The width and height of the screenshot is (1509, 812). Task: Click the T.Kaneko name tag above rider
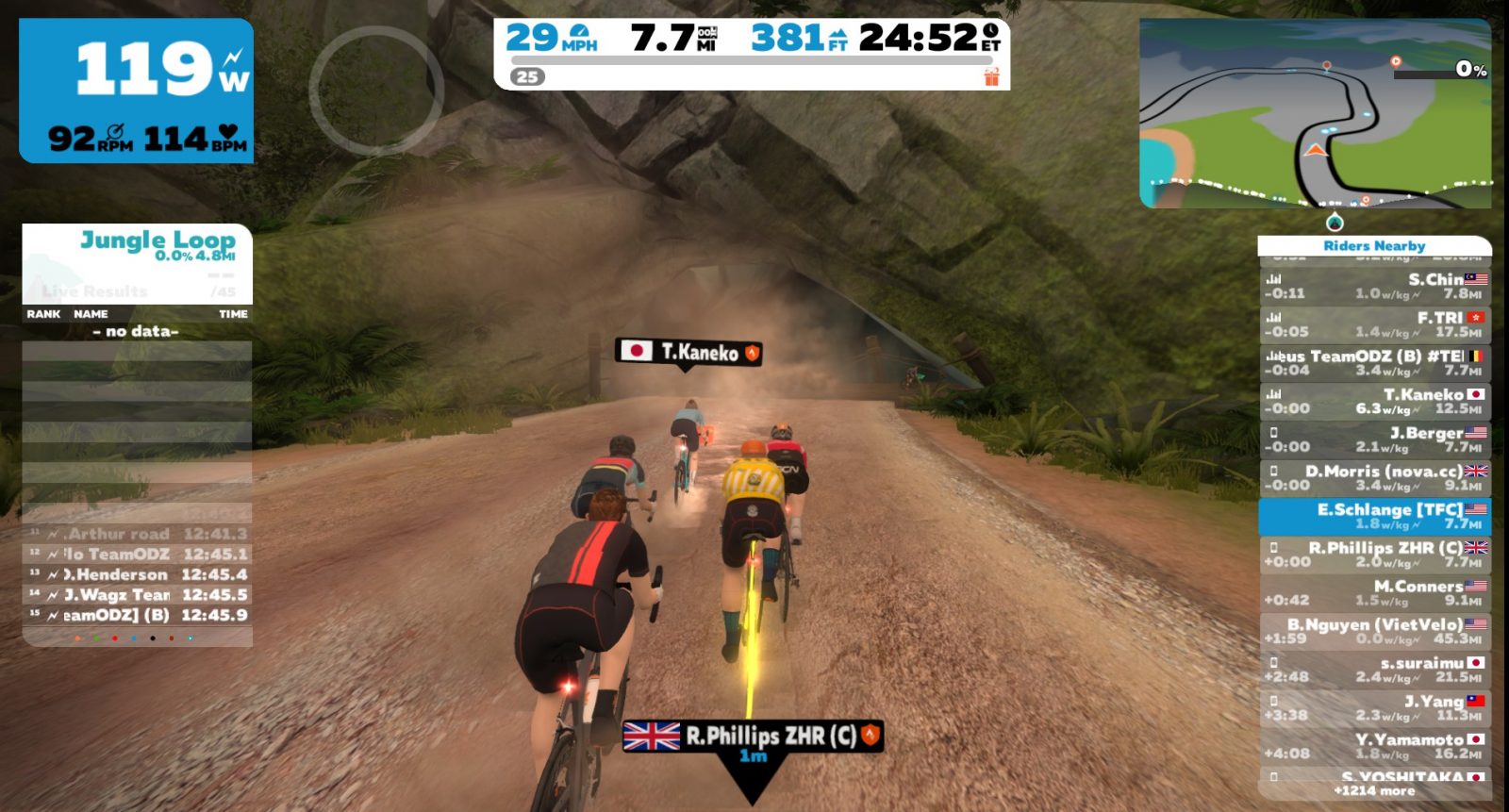688,352
